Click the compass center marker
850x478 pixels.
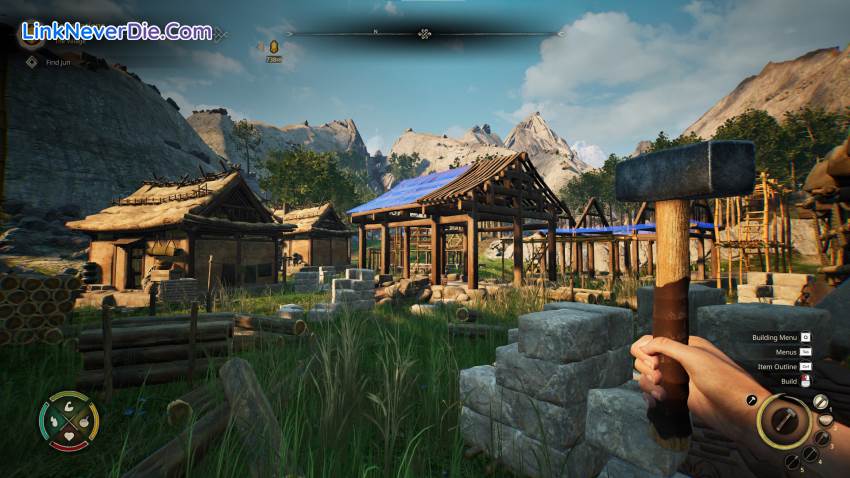tap(425, 34)
